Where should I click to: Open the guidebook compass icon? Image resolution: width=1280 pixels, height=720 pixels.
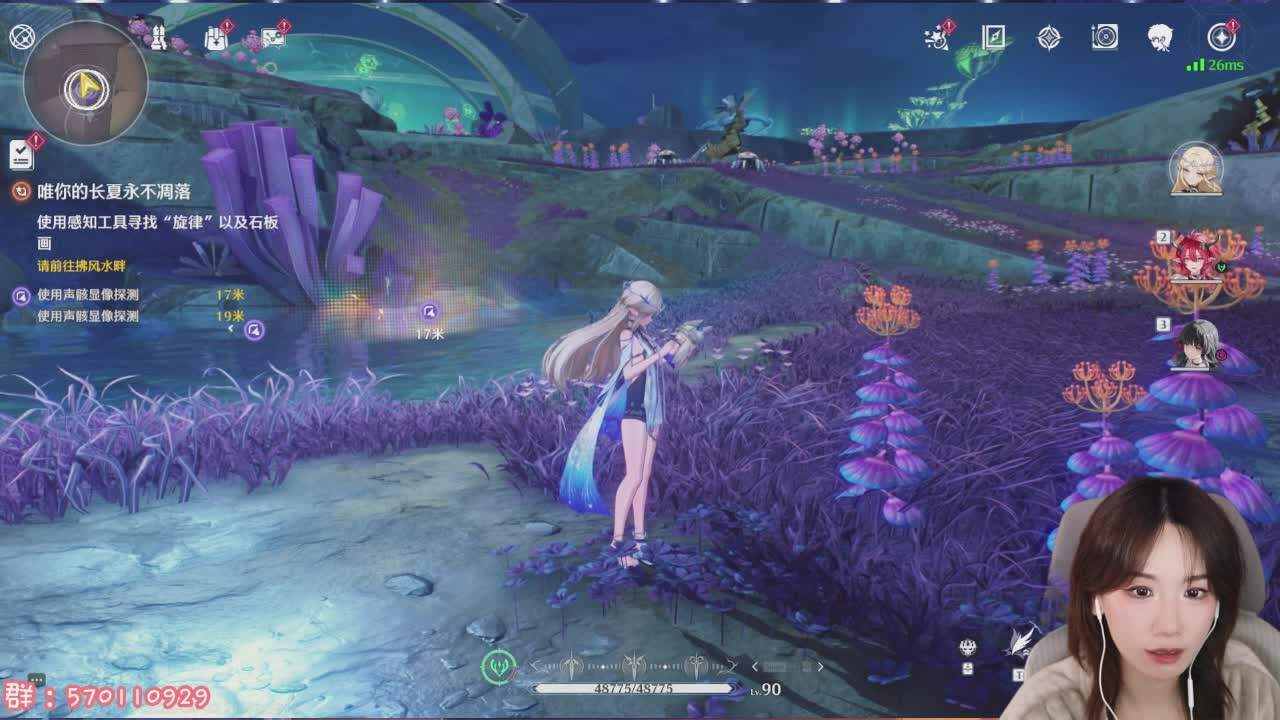(993, 38)
